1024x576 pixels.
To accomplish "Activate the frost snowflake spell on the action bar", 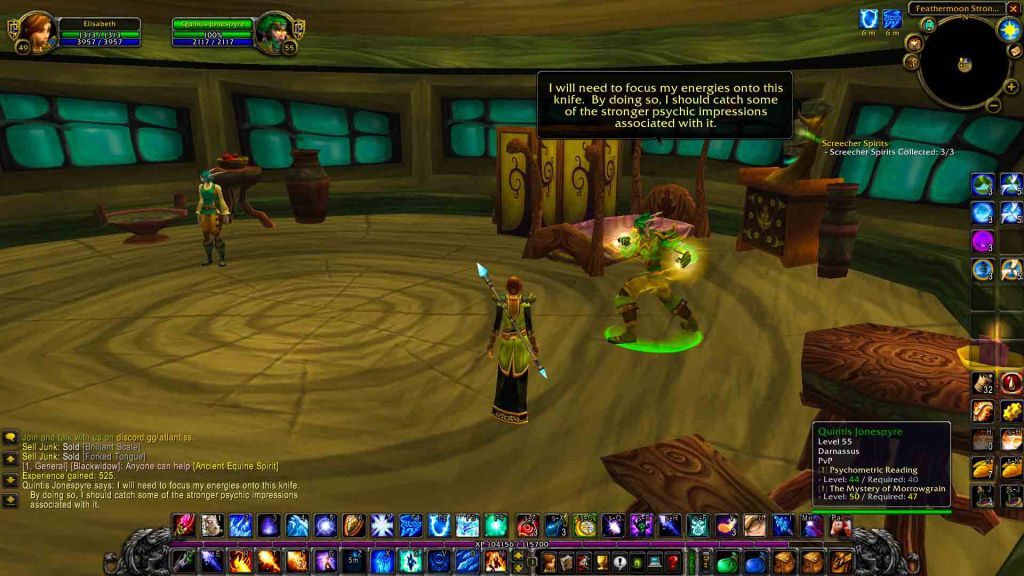I will click(x=382, y=525).
